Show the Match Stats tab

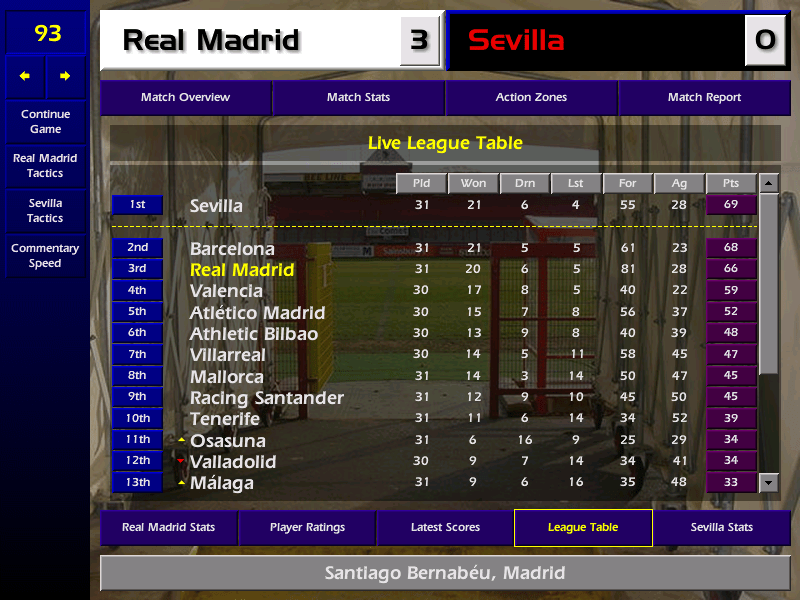pos(358,98)
